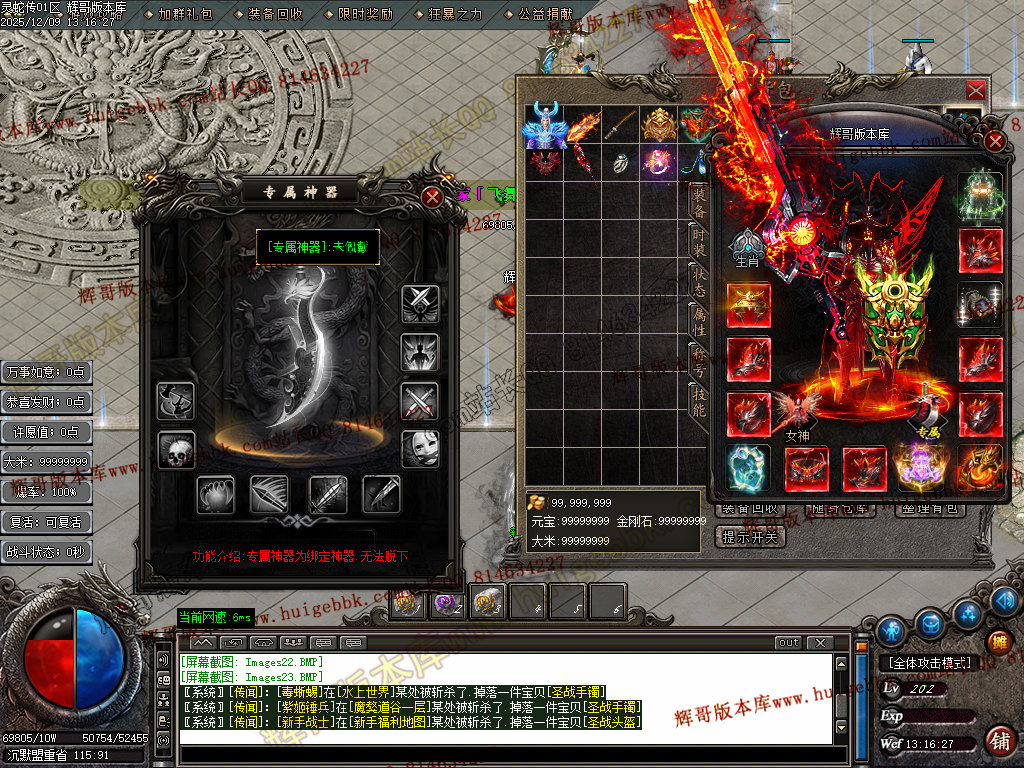The width and height of the screenshot is (1024, 768).
Task: Click the skull icon in the artifact window
Action: point(176,451)
